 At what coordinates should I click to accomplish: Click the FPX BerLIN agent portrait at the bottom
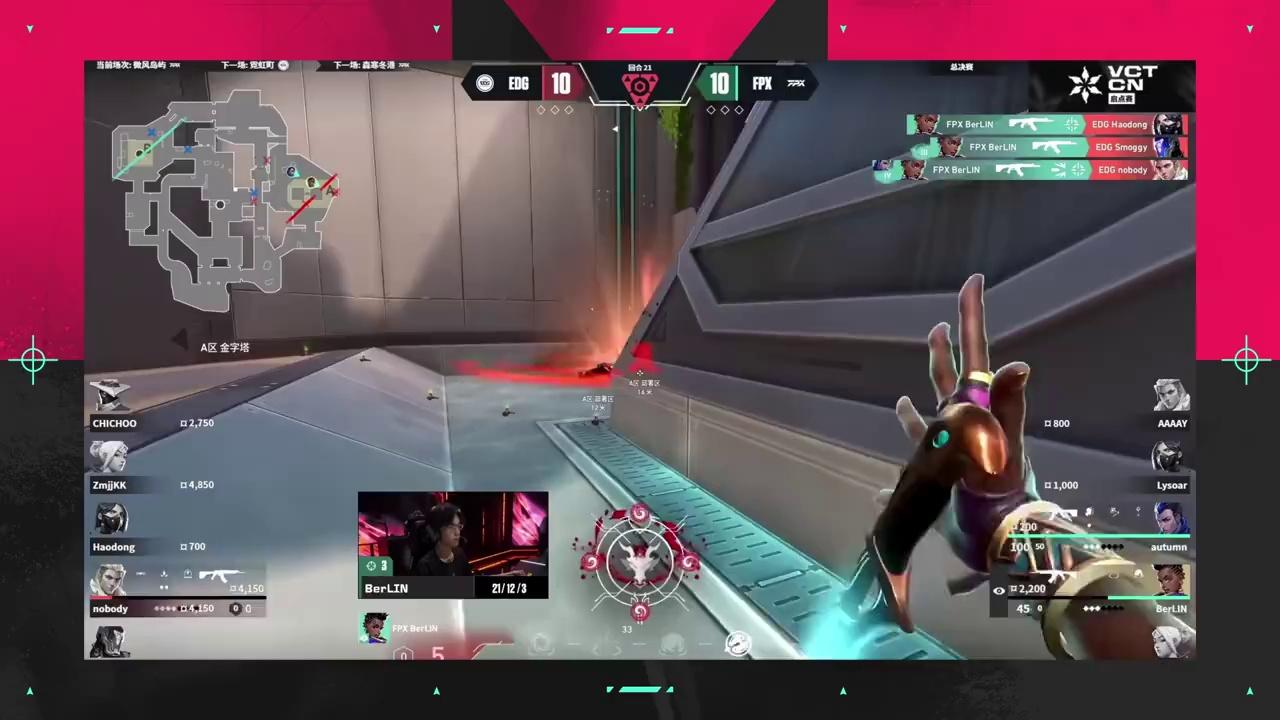pyautogui.click(x=374, y=628)
